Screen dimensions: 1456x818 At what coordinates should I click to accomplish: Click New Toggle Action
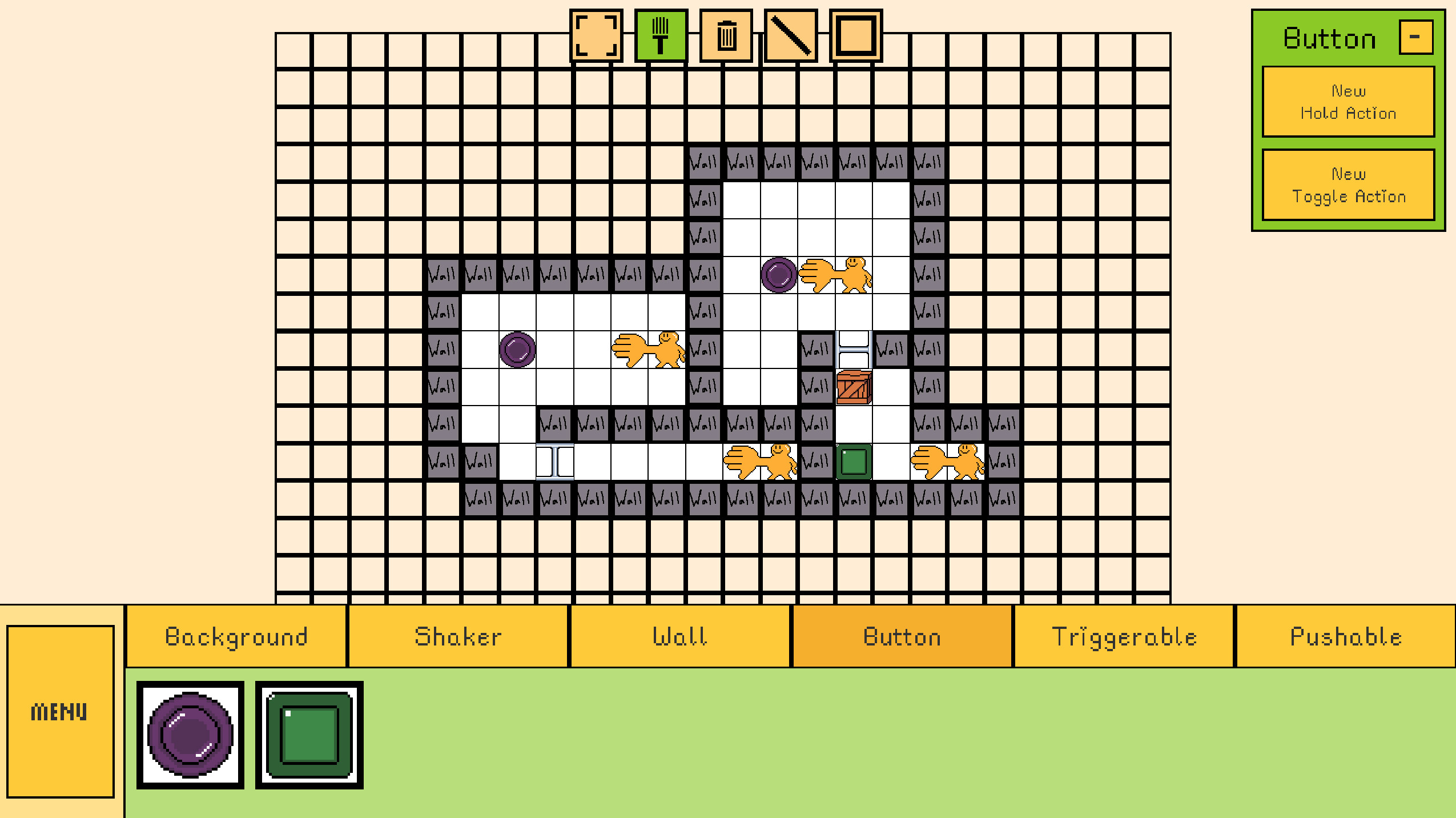point(1348,185)
